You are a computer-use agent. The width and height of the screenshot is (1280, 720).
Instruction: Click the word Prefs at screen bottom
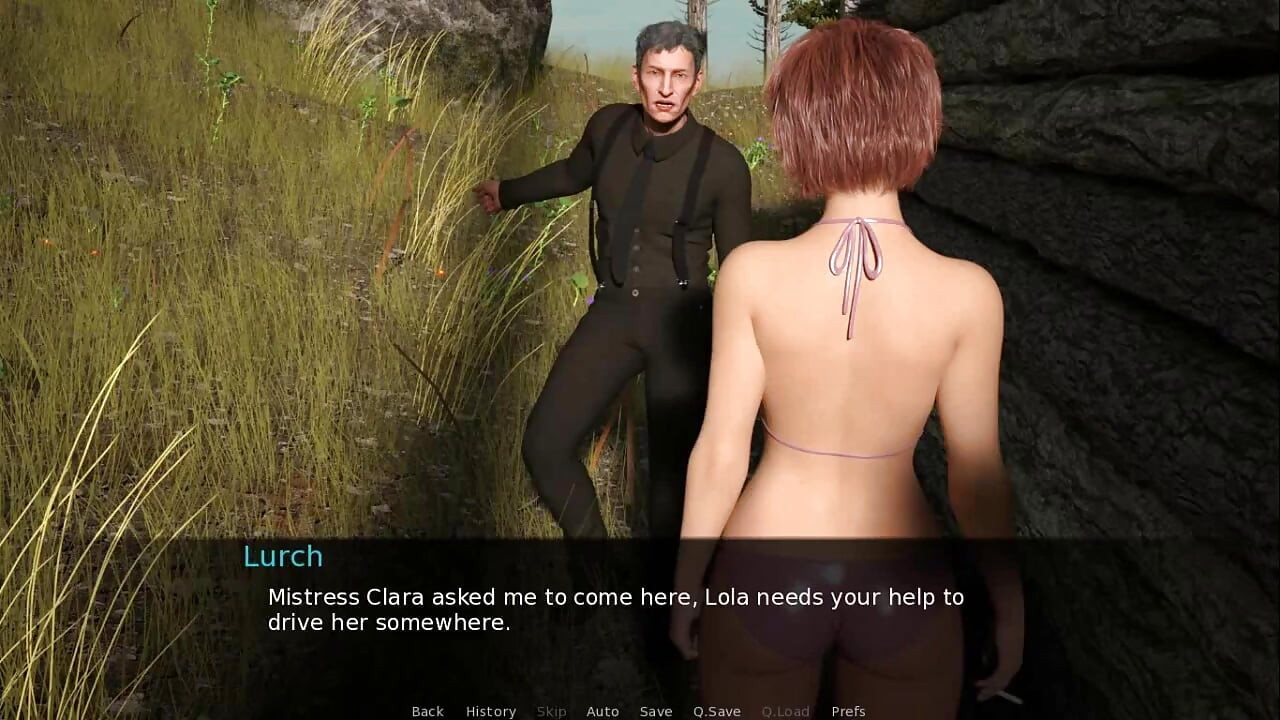849,711
